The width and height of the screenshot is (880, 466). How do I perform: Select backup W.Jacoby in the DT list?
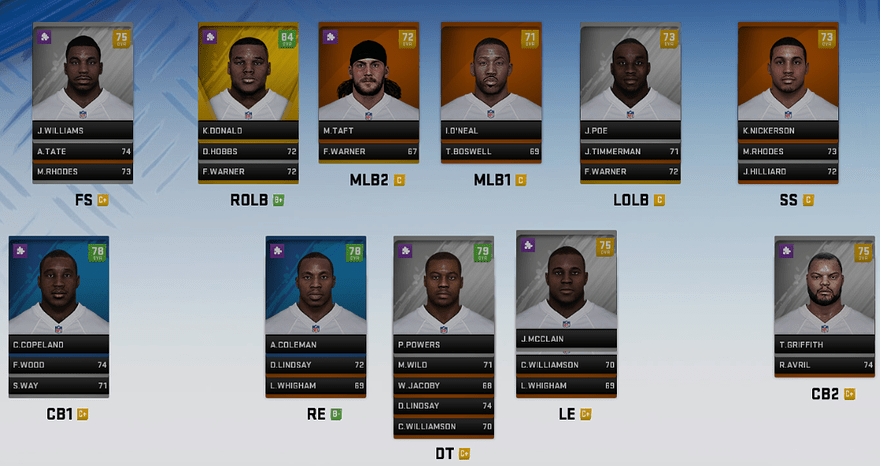click(444, 385)
